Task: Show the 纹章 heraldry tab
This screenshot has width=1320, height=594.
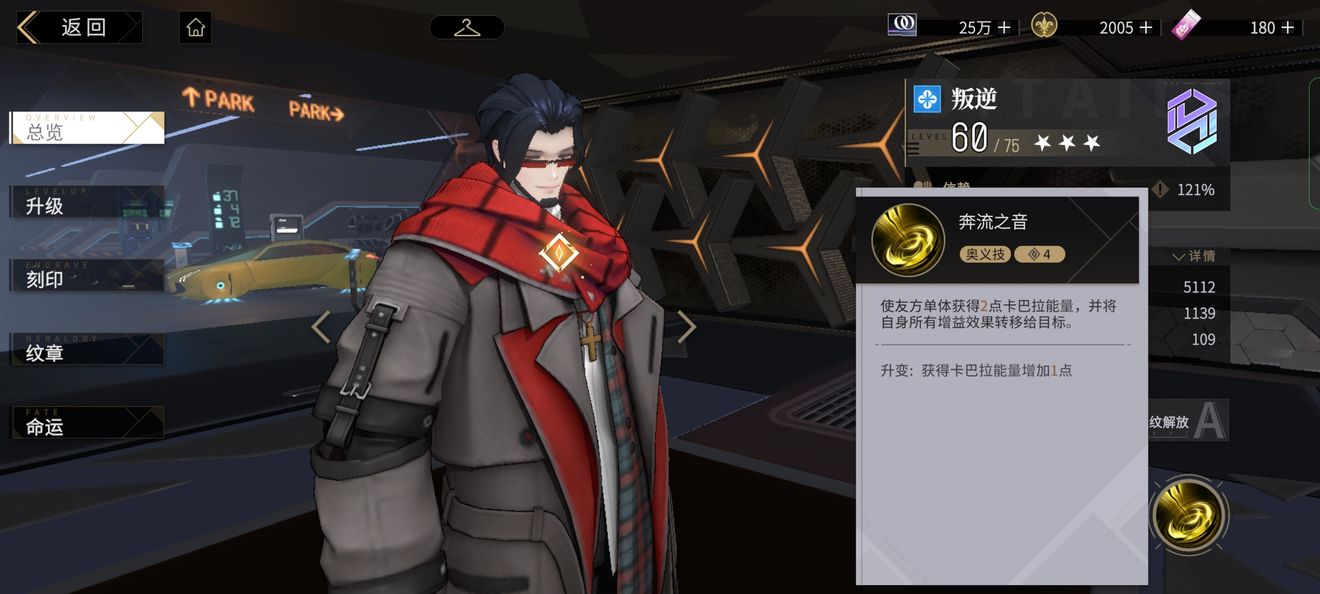Action: click(86, 352)
